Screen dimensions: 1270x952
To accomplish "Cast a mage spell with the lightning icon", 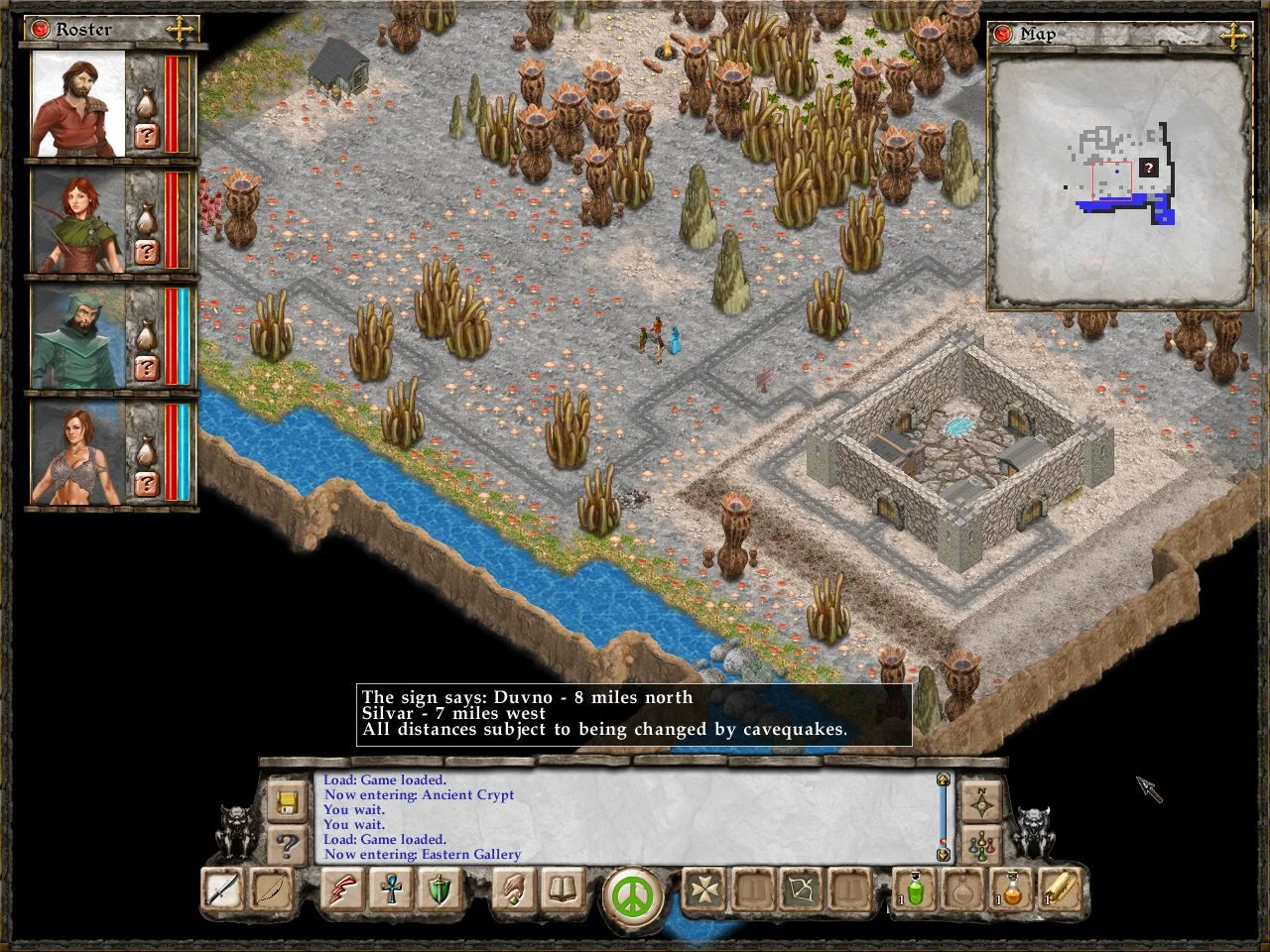I will click(341, 891).
